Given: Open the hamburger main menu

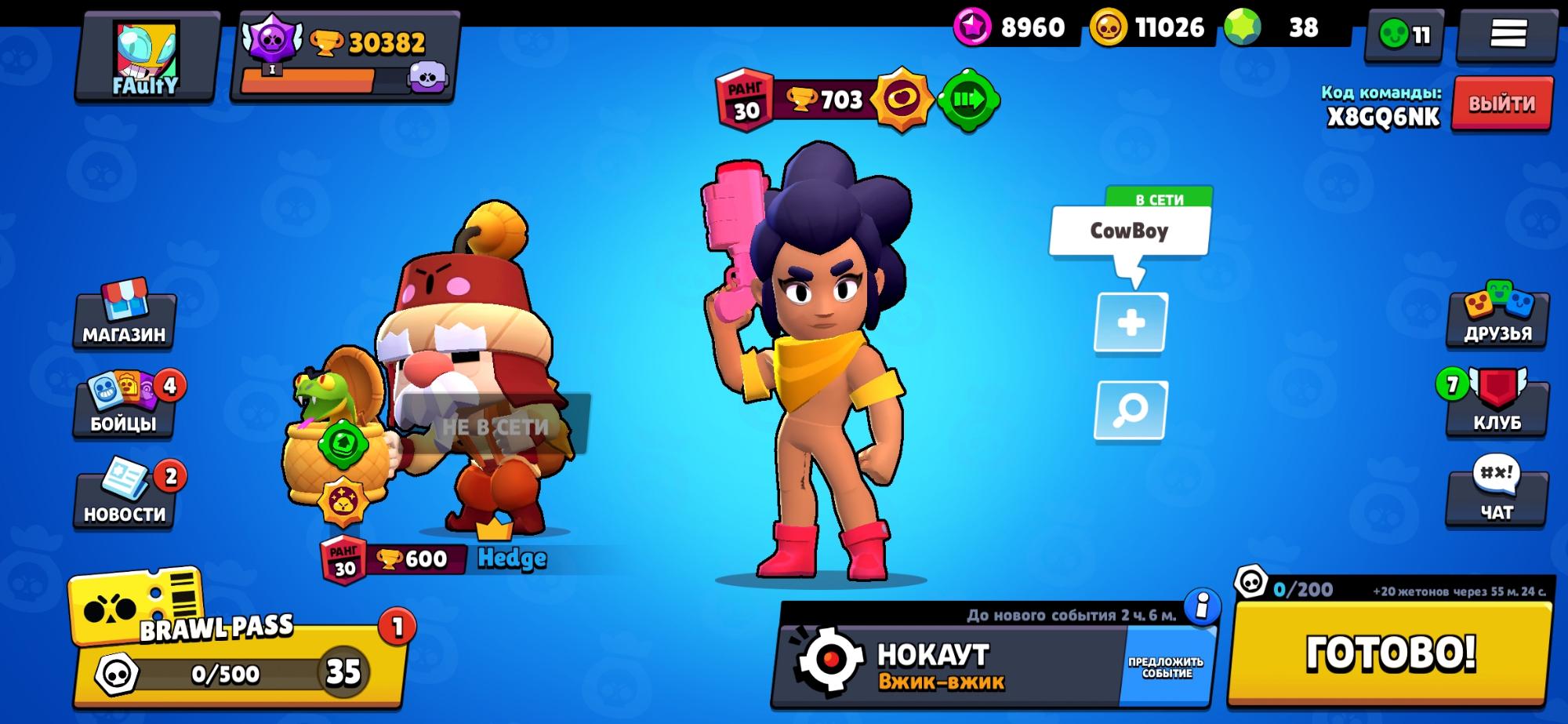Looking at the screenshot, I should tap(1507, 35).
